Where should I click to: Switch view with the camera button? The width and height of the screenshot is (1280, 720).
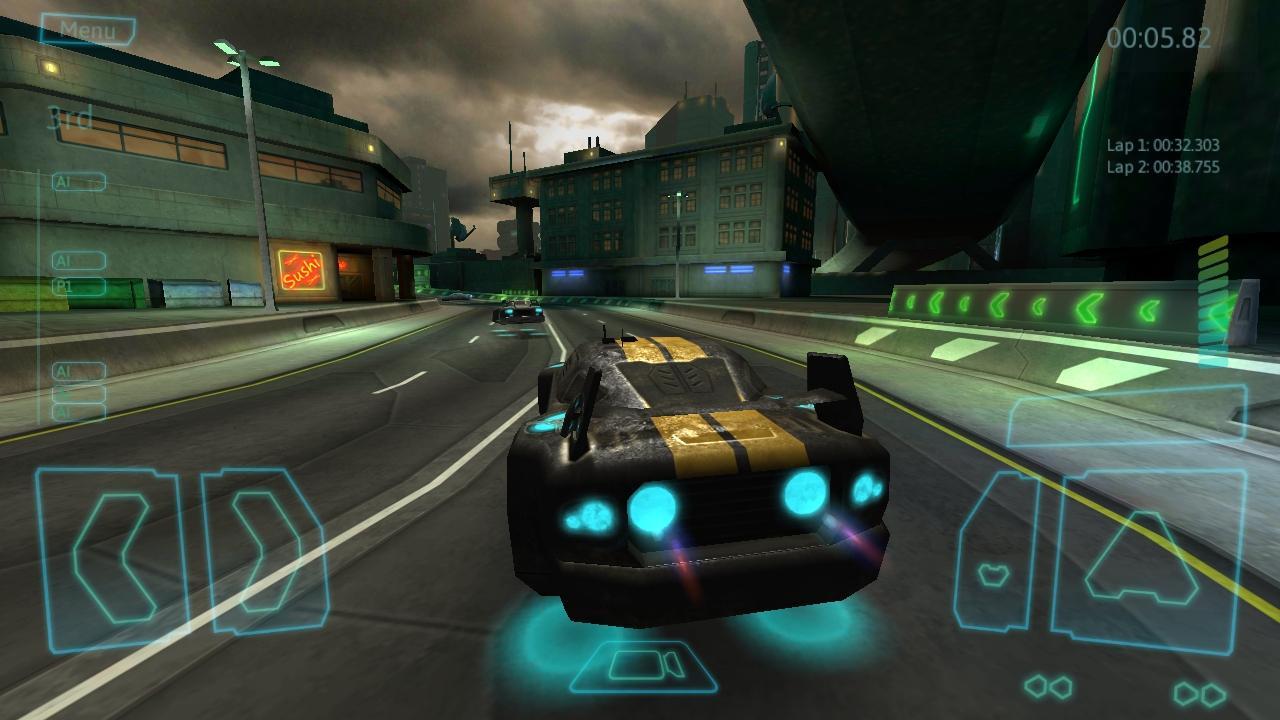pyautogui.click(x=645, y=665)
